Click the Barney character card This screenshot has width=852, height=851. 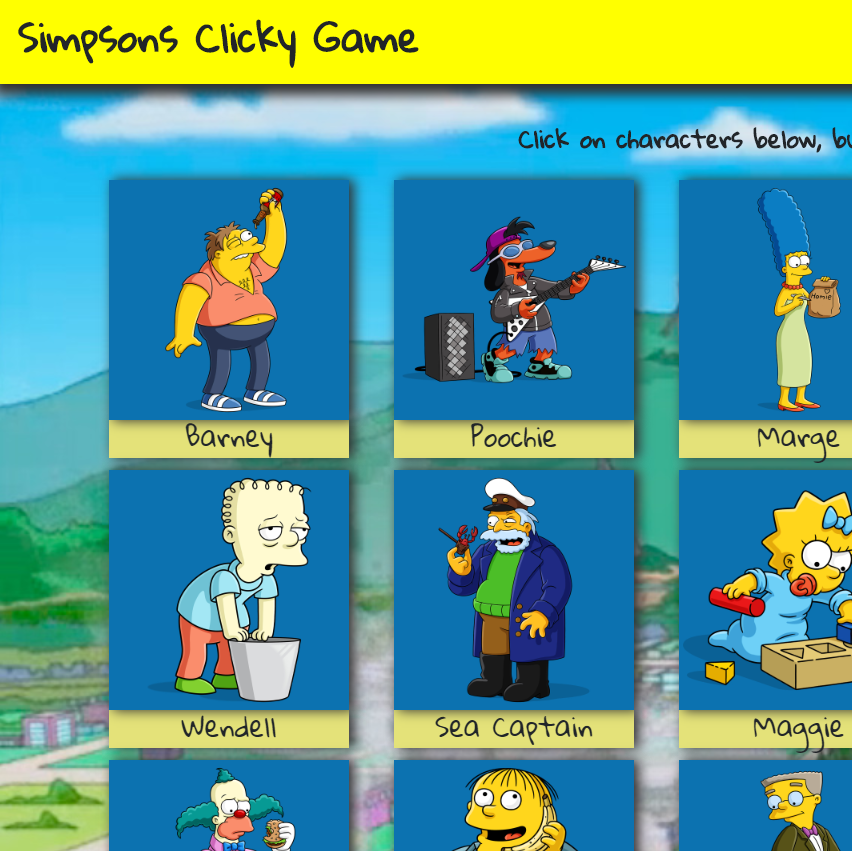click(229, 300)
